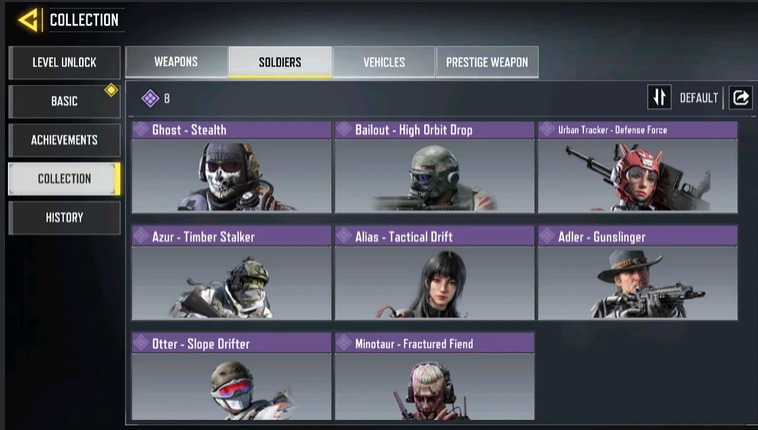The width and height of the screenshot is (758, 430).
Task: Open the Achievements section
Action: 64,140
